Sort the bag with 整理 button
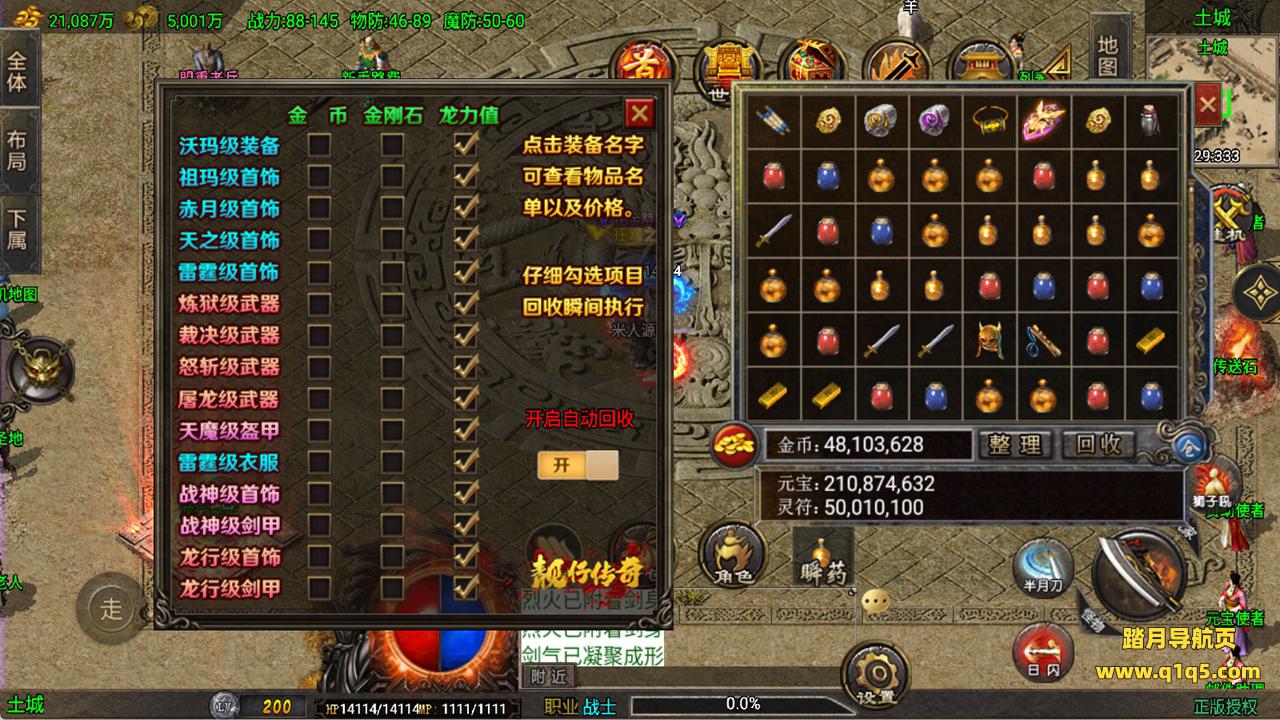1280x720 pixels. (x=1015, y=444)
